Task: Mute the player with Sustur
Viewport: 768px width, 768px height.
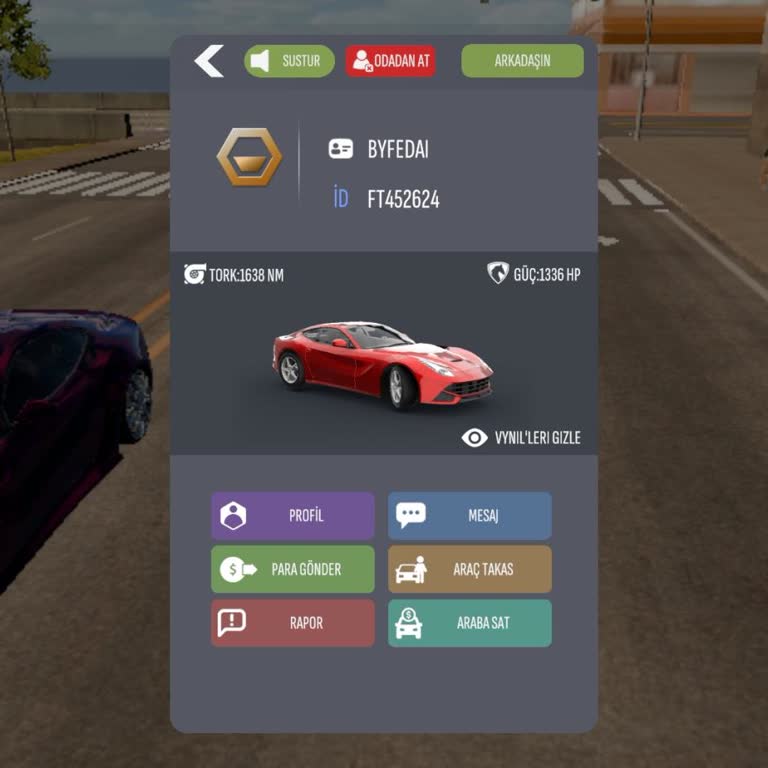Action: [x=289, y=61]
